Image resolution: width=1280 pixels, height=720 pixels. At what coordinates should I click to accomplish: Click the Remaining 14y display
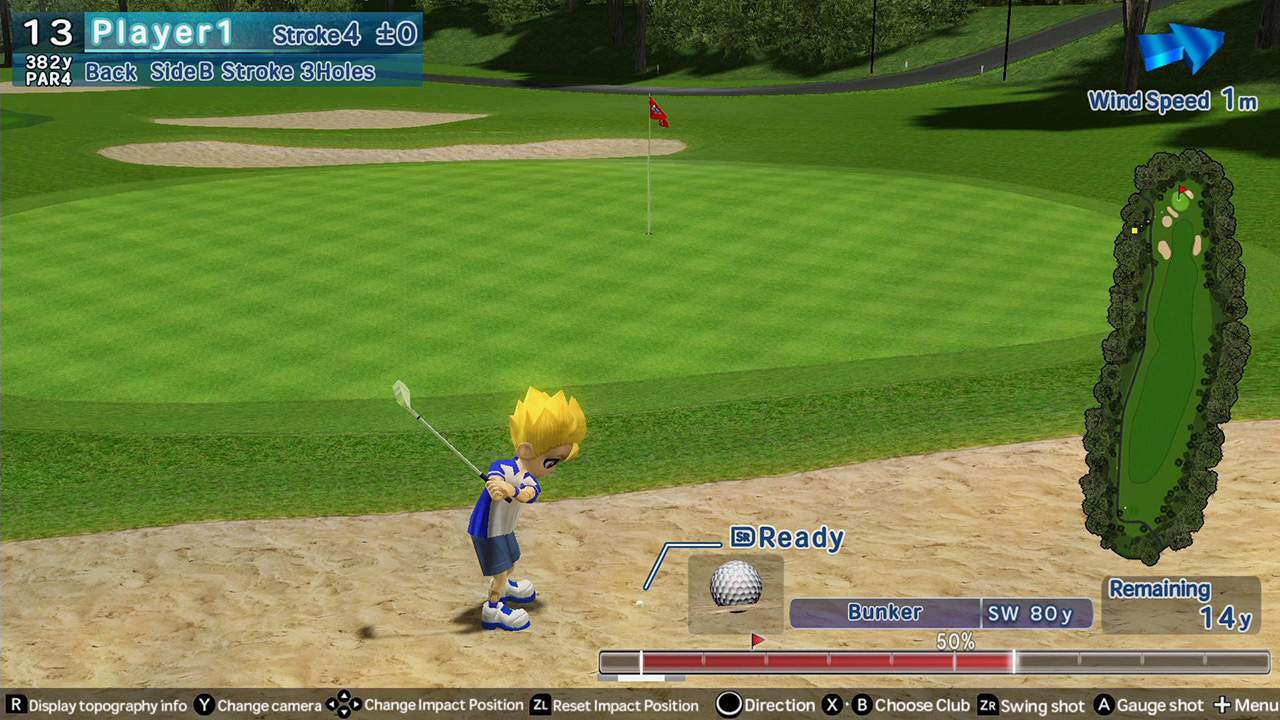click(x=1183, y=602)
